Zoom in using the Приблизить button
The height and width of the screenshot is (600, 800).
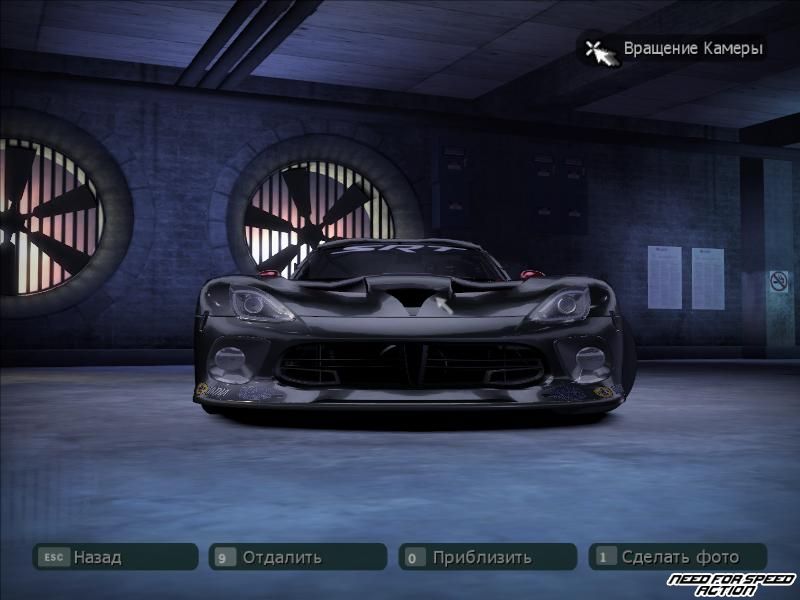pyautogui.click(x=487, y=557)
